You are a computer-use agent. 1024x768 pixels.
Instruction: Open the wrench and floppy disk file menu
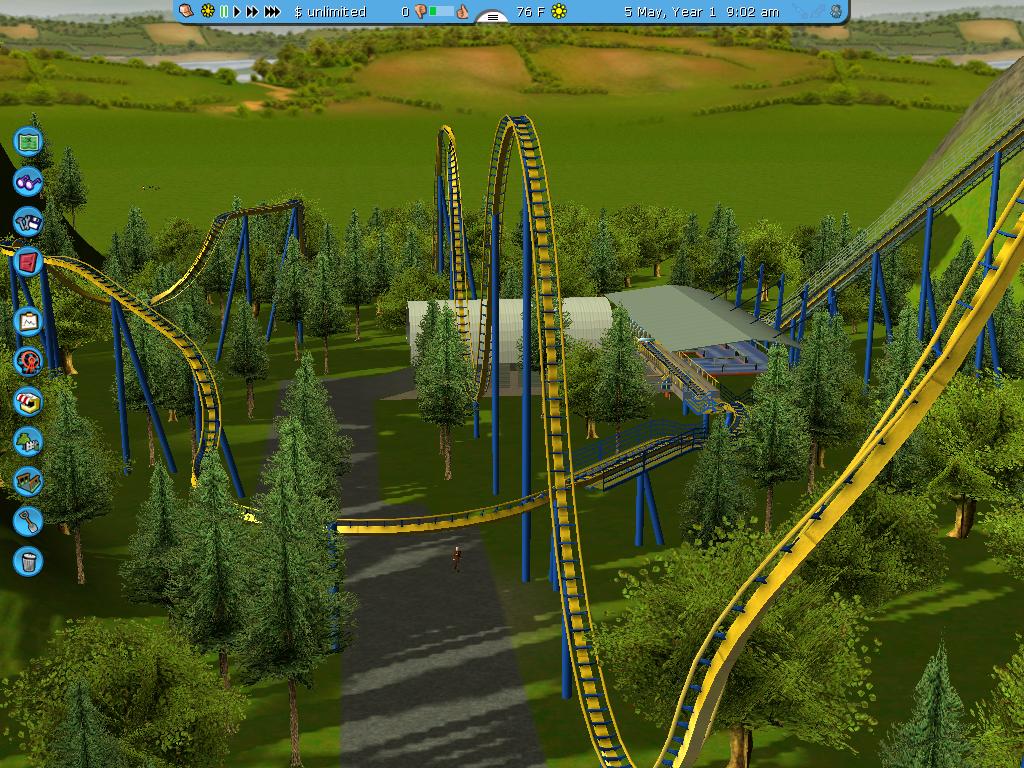(28, 221)
